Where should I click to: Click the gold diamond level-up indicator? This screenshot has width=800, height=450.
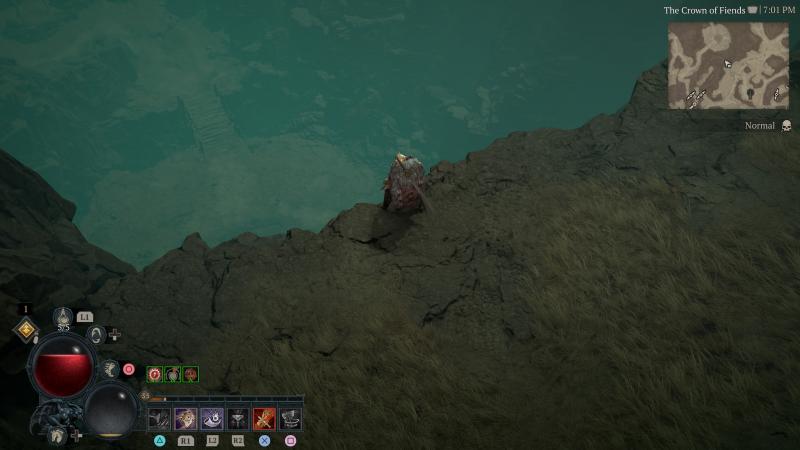(26, 330)
